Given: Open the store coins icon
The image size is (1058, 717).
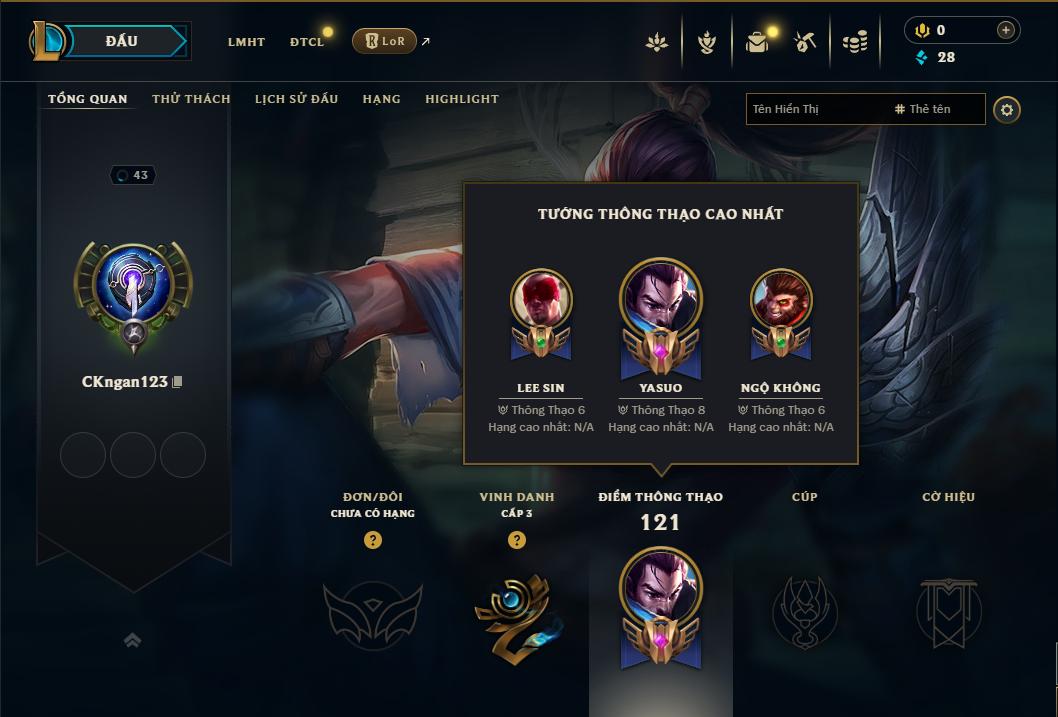Looking at the screenshot, I should (x=854, y=42).
